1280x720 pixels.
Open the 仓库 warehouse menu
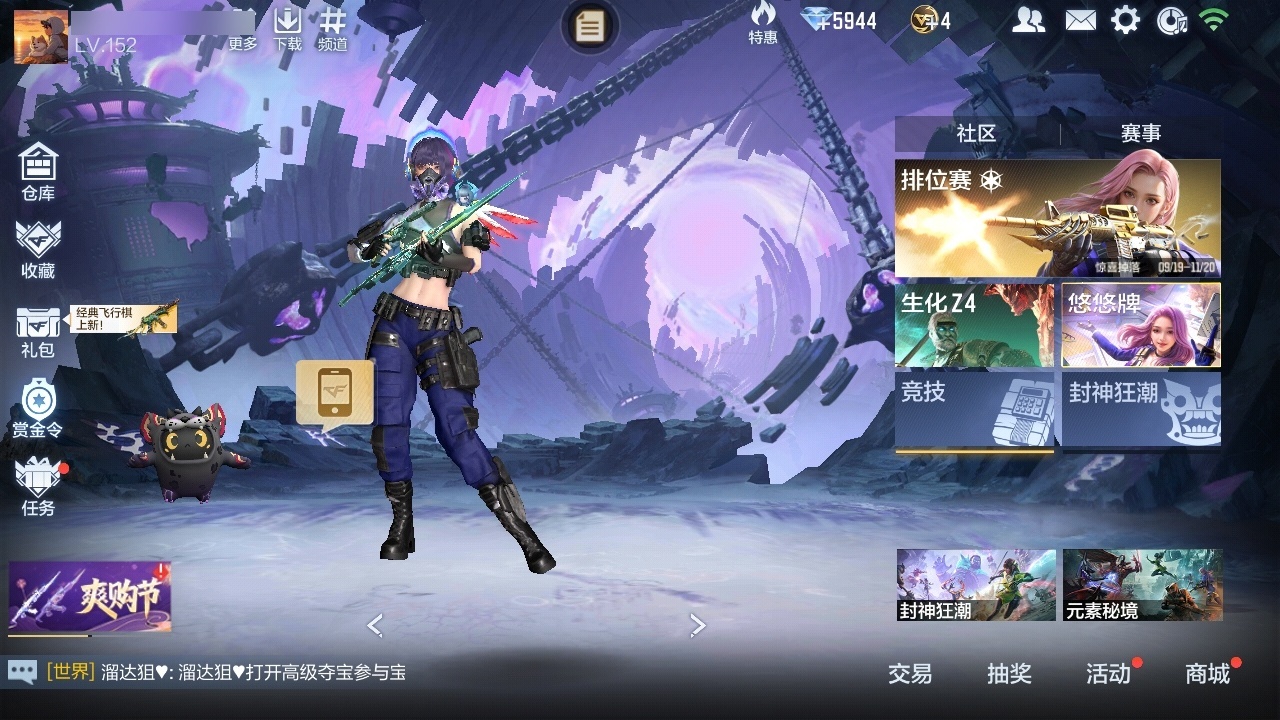tap(38, 172)
